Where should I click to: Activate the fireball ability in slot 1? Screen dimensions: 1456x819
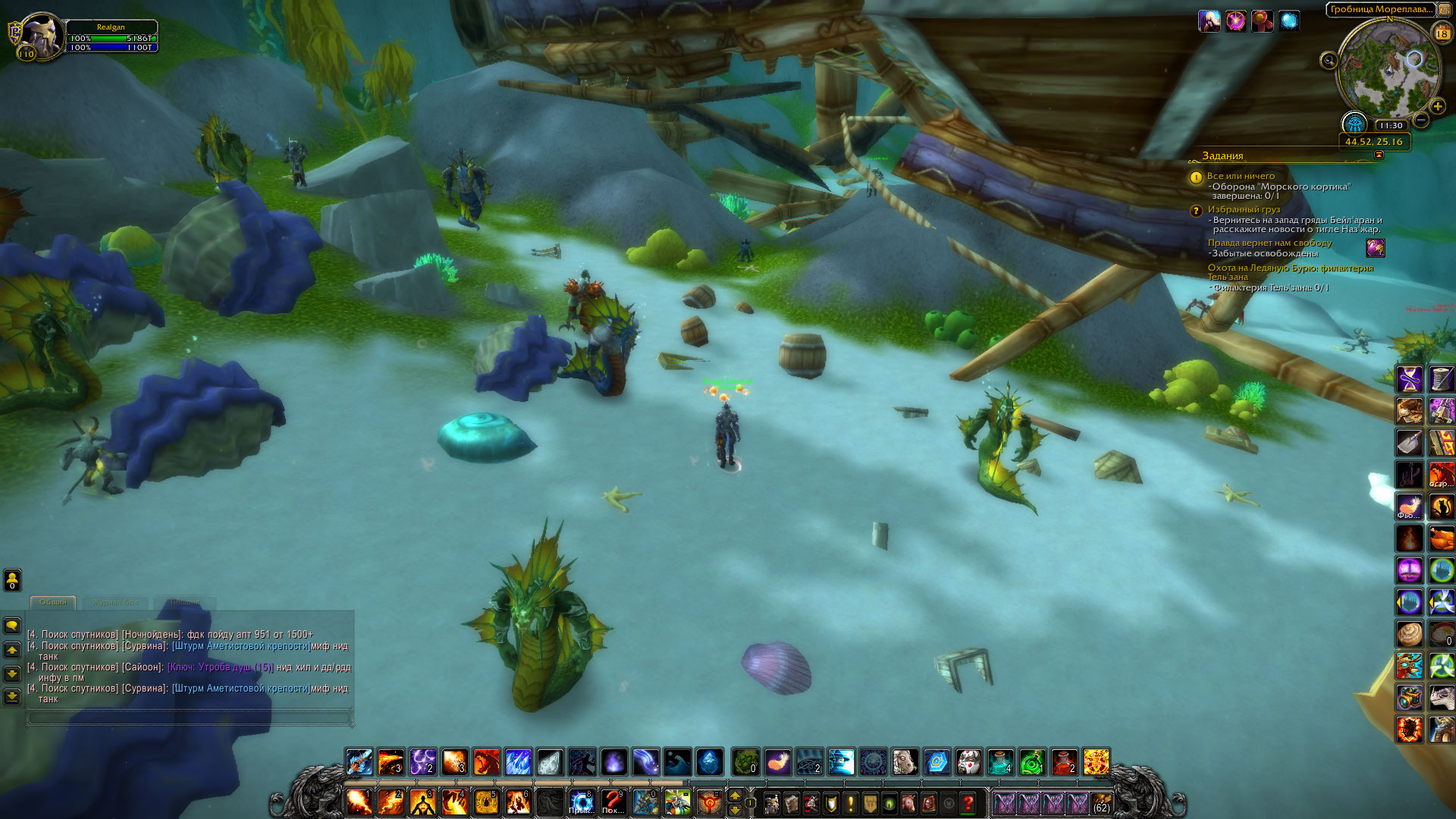point(359,802)
